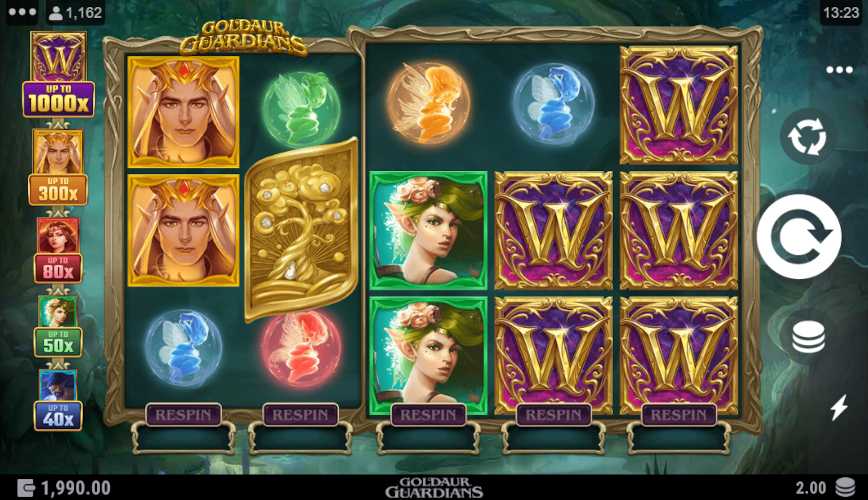
Task: Spin the reels with the large circular arrow button
Action: click(x=799, y=237)
